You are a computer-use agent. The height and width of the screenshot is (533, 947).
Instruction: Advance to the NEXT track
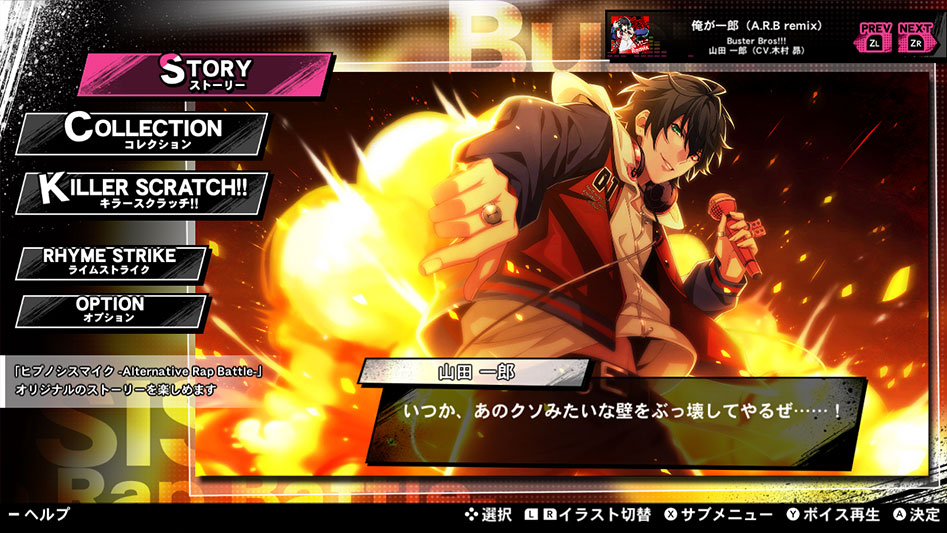(916, 38)
